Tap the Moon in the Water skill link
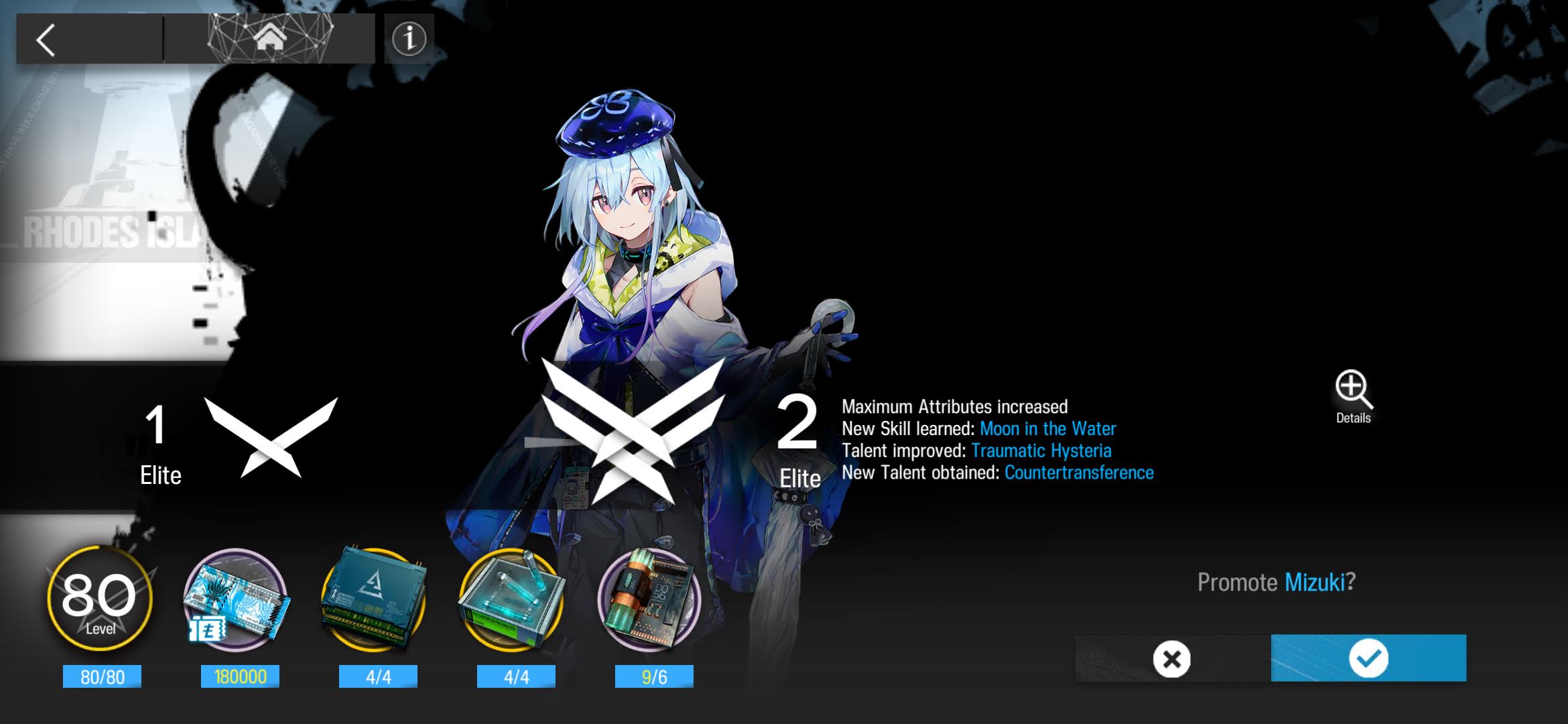Viewport: 1568px width, 724px height. pos(1047,429)
